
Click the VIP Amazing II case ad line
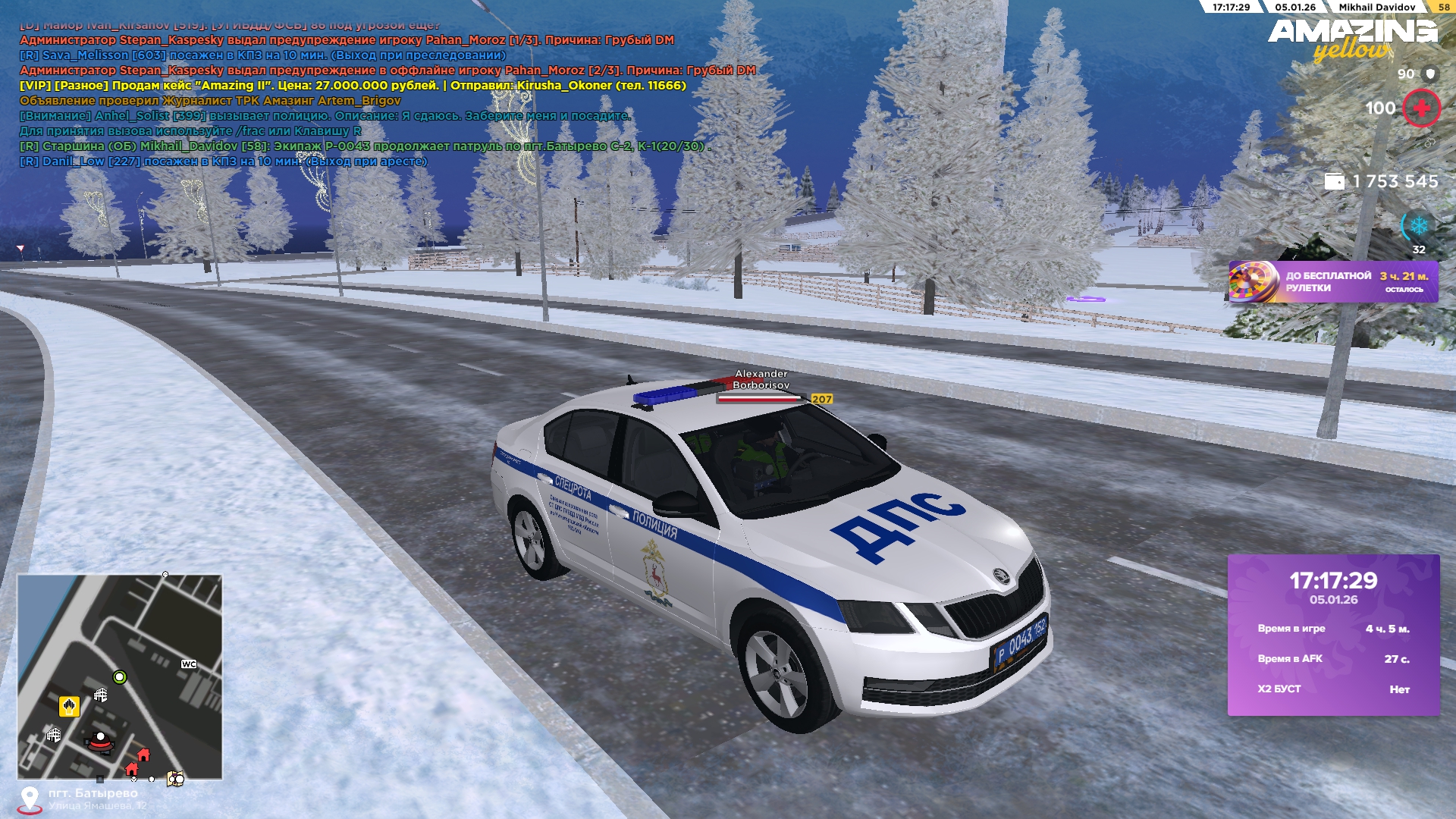click(x=353, y=86)
